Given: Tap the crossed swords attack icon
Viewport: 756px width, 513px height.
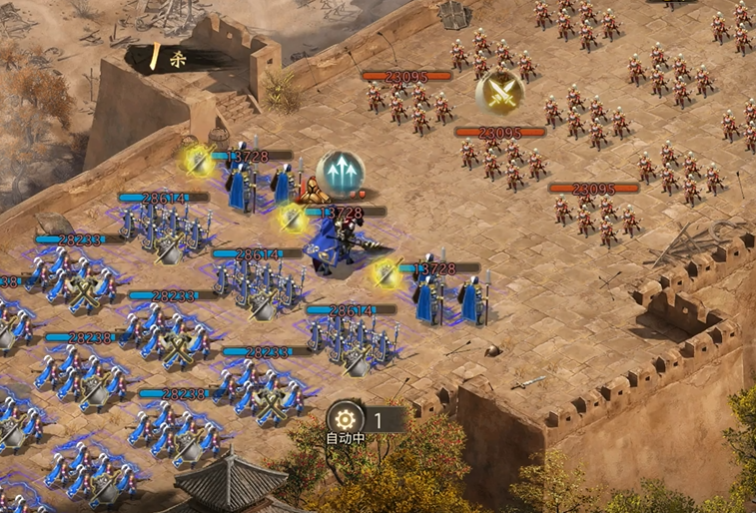Looking at the screenshot, I should pos(499,92).
